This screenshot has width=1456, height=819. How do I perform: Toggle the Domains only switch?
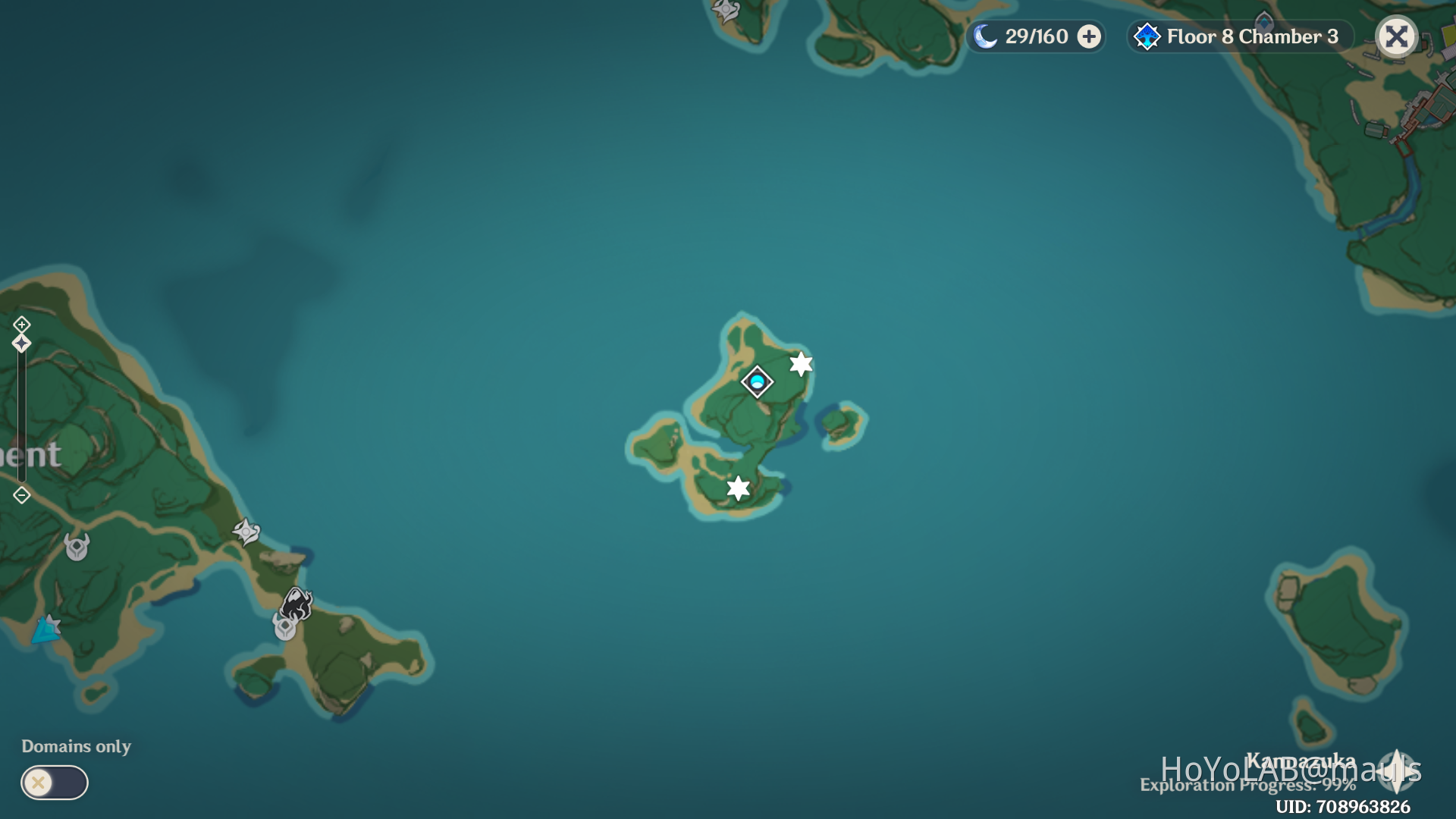53,783
